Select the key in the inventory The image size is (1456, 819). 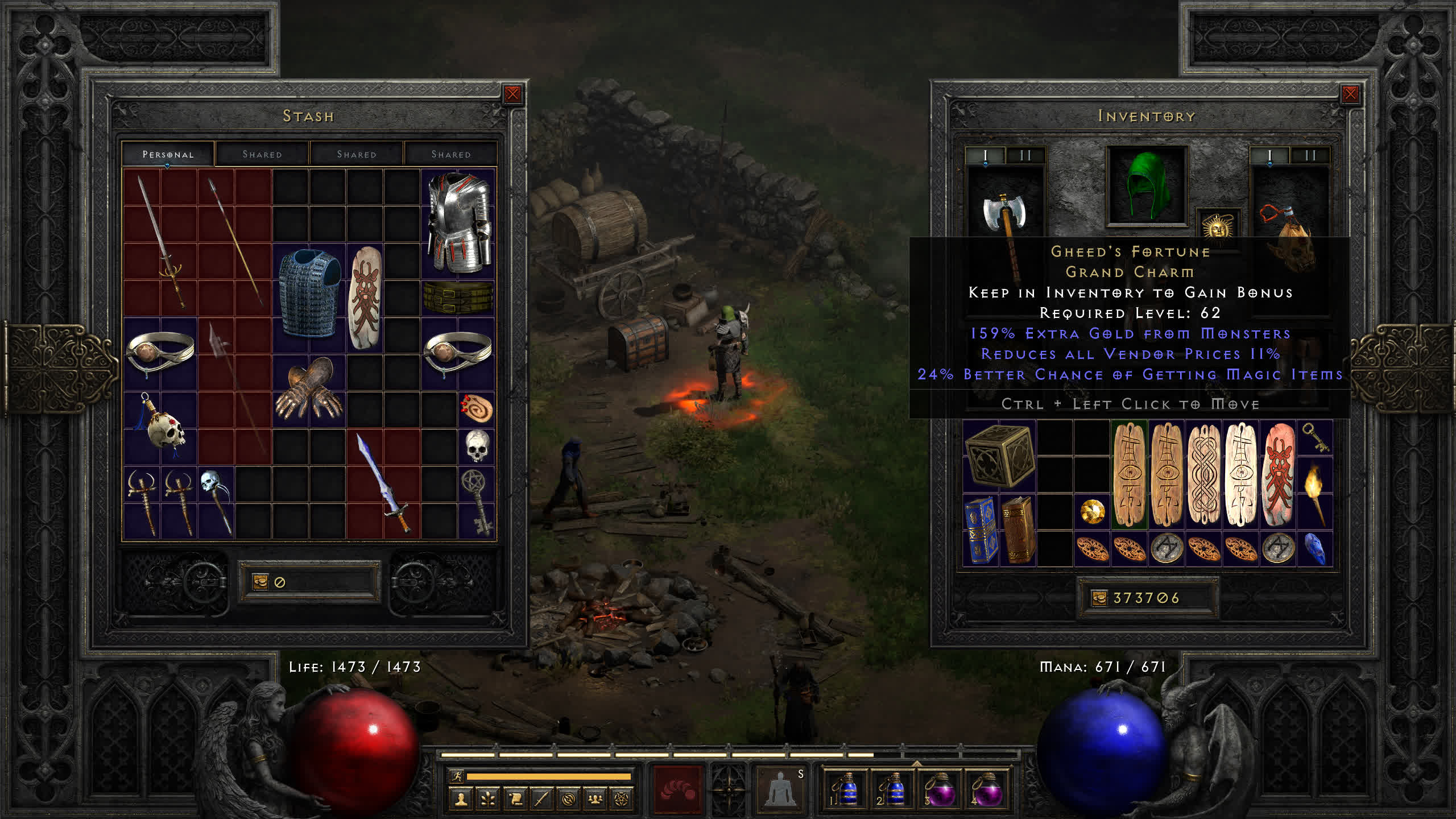[x=1315, y=437]
